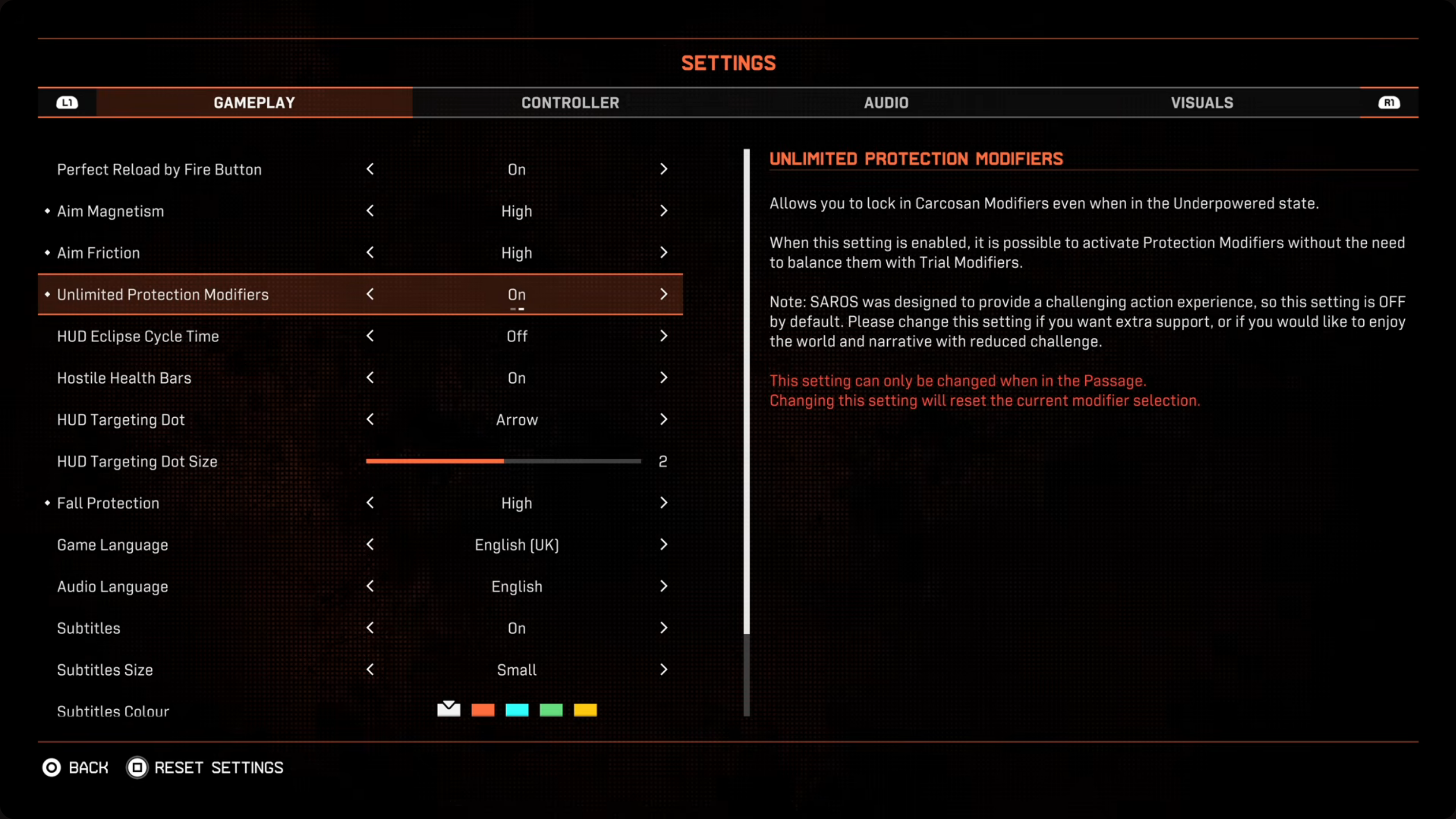Cycle HUD Targeting Dot style with right arrow

point(663,420)
